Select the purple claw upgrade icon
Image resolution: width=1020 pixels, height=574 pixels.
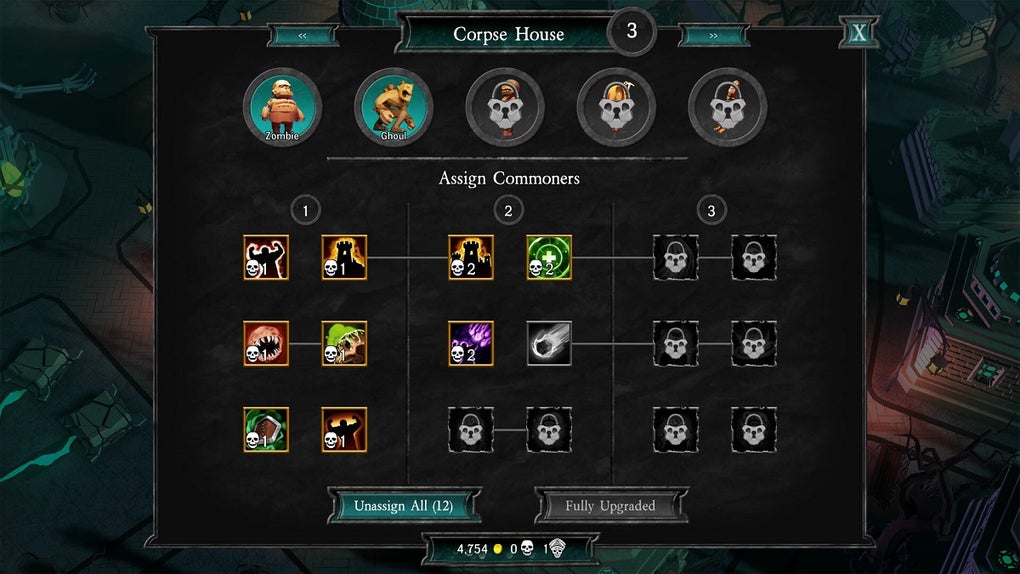tap(471, 343)
